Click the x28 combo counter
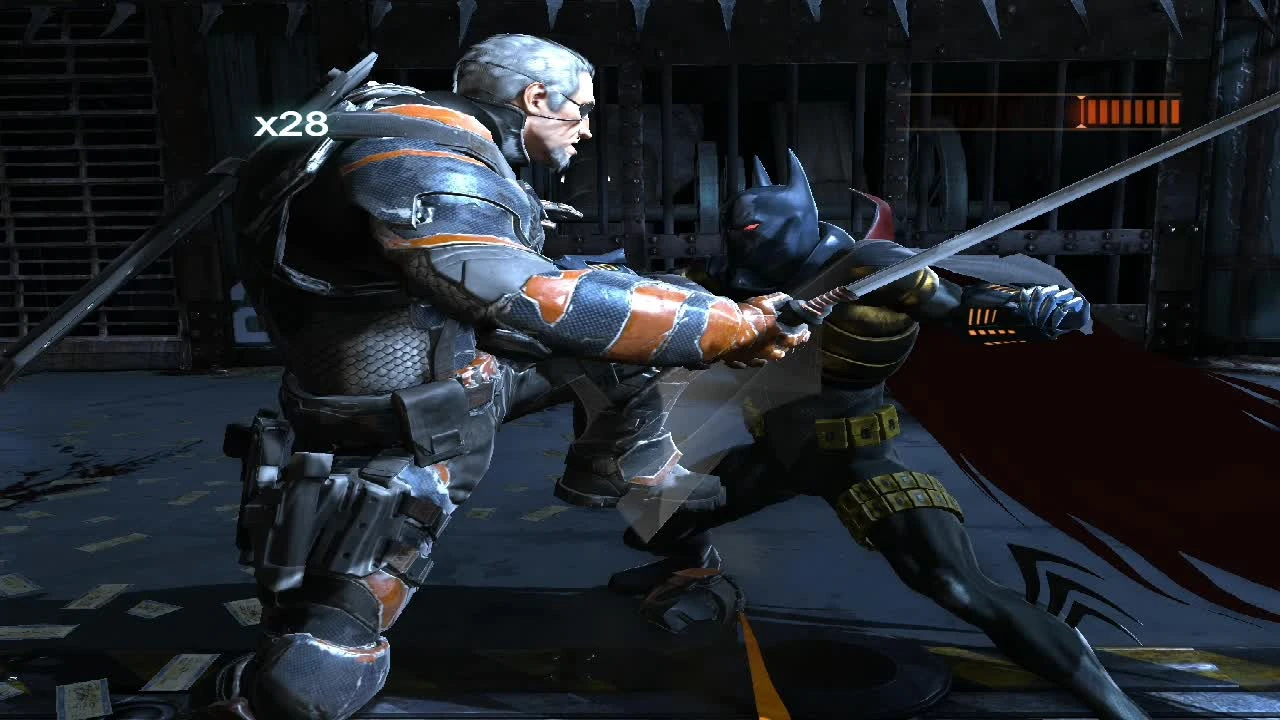The image size is (1280, 720). pyautogui.click(x=291, y=124)
